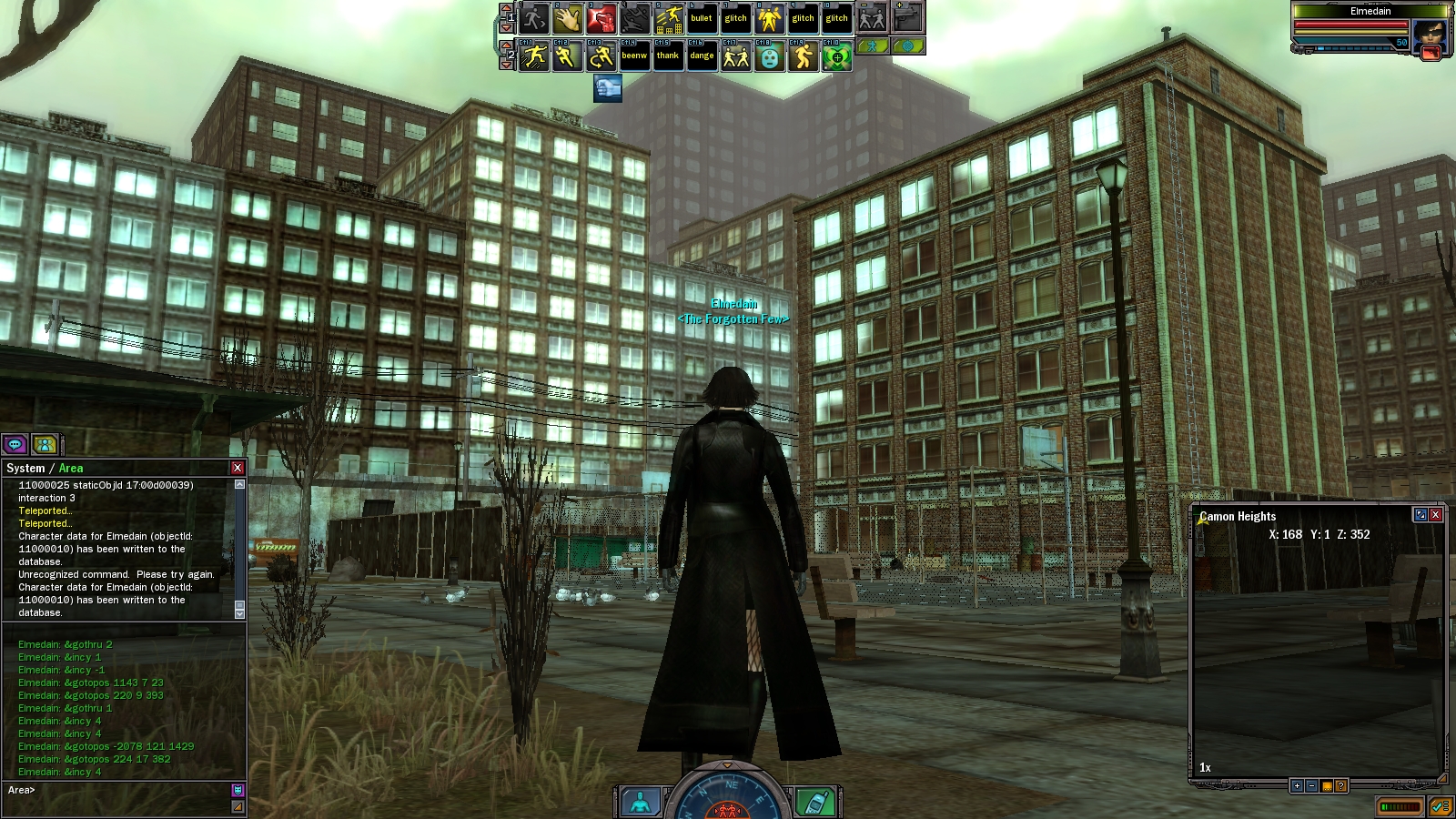The width and height of the screenshot is (1456, 819).
Task: Activate the green heart healing ability
Action: click(x=836, y=56)
